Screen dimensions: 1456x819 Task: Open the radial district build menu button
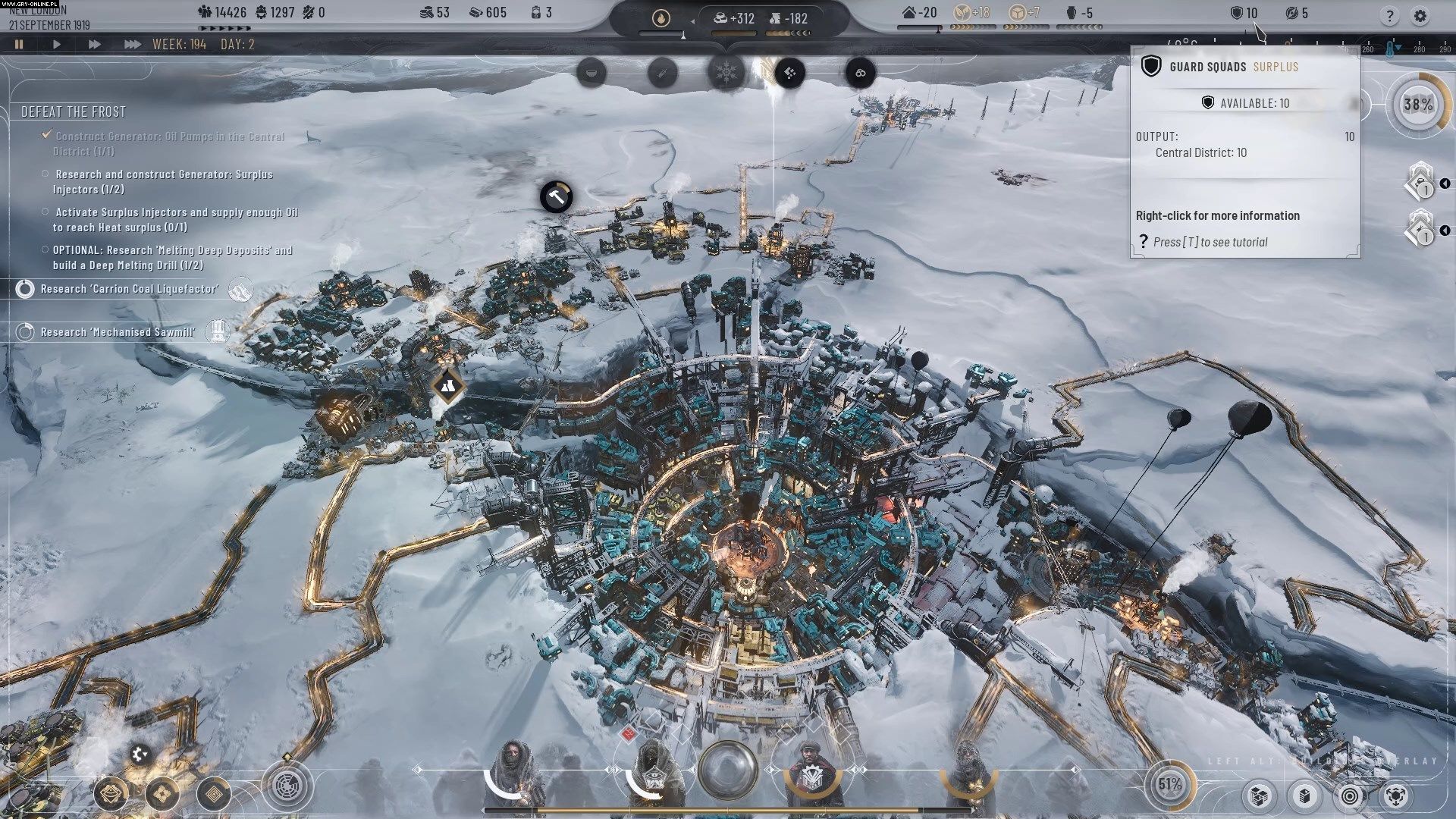(x=288, y=786)
